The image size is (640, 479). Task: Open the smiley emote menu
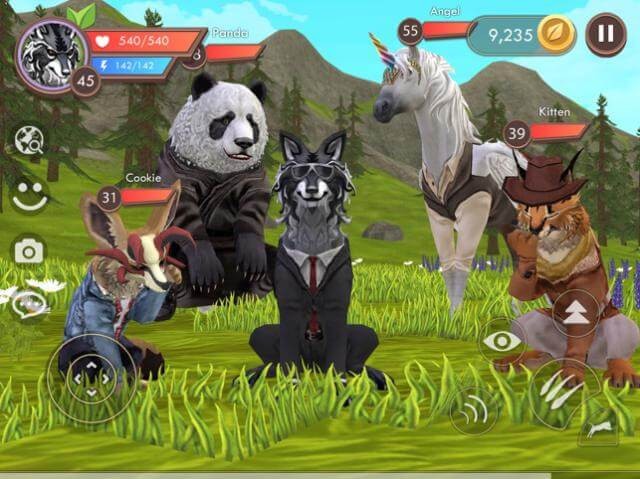pos(30,194)
